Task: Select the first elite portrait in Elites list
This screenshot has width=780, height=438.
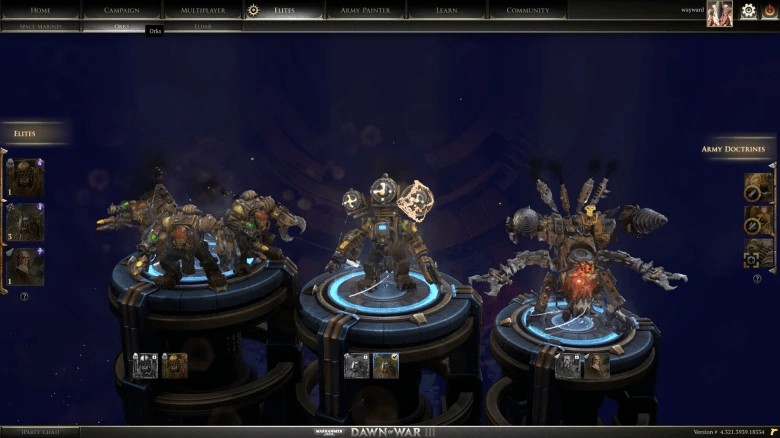Action: click(x=25, y=178)
